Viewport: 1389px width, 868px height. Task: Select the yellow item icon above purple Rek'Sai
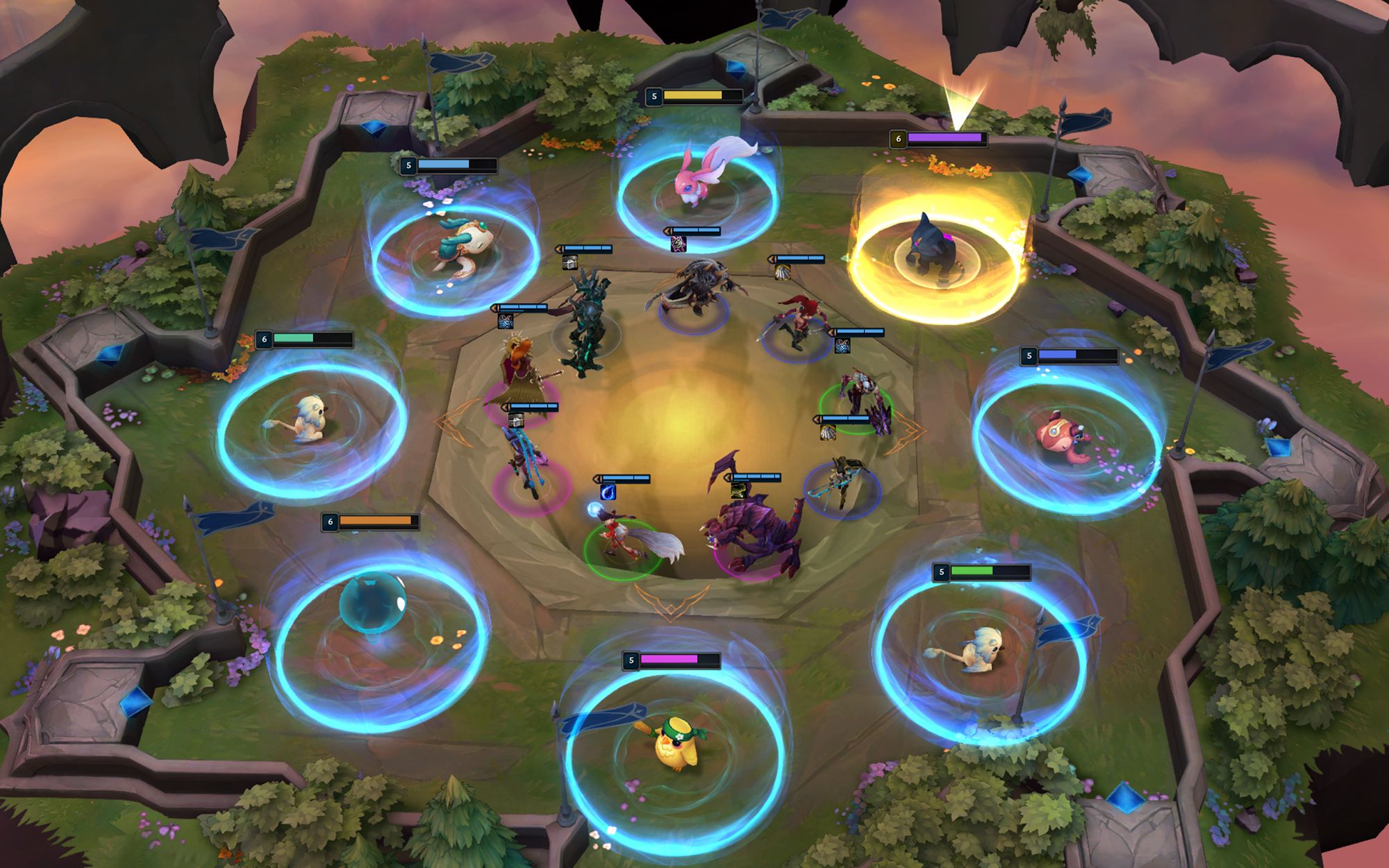pos(738,491)
